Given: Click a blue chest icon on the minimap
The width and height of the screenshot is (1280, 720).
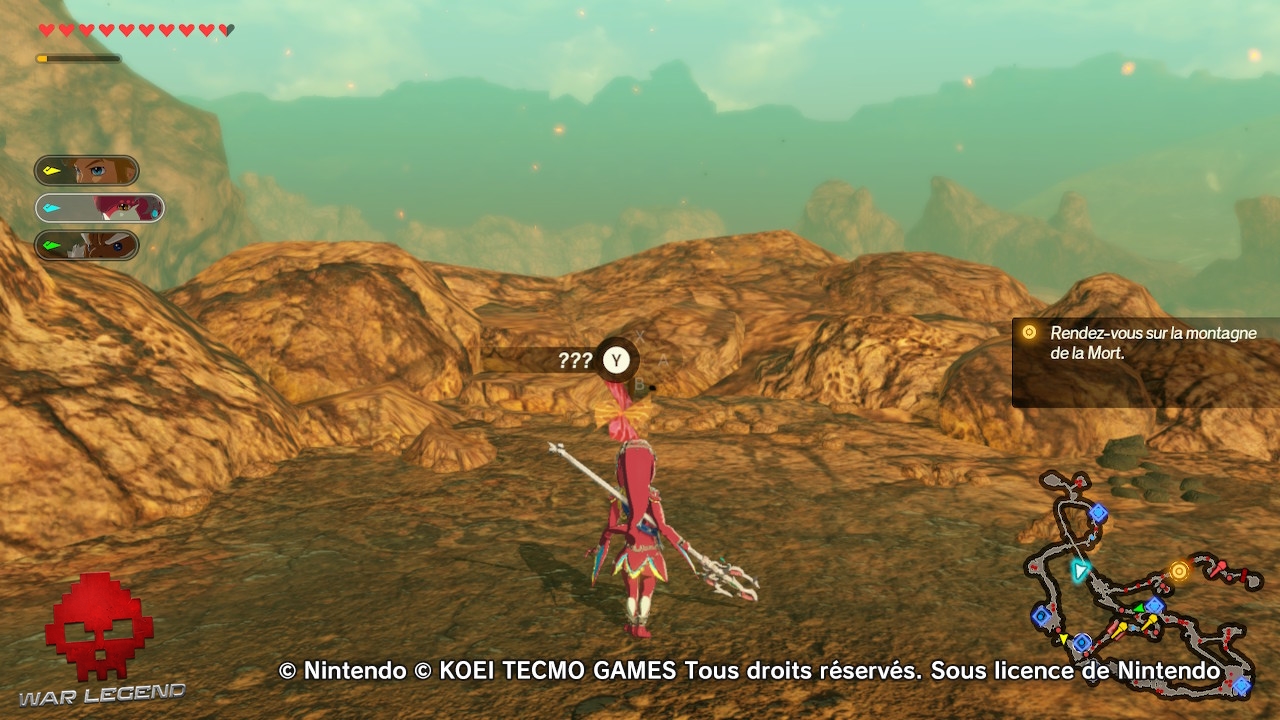Looking at the screenshot, I should 1098,513.
